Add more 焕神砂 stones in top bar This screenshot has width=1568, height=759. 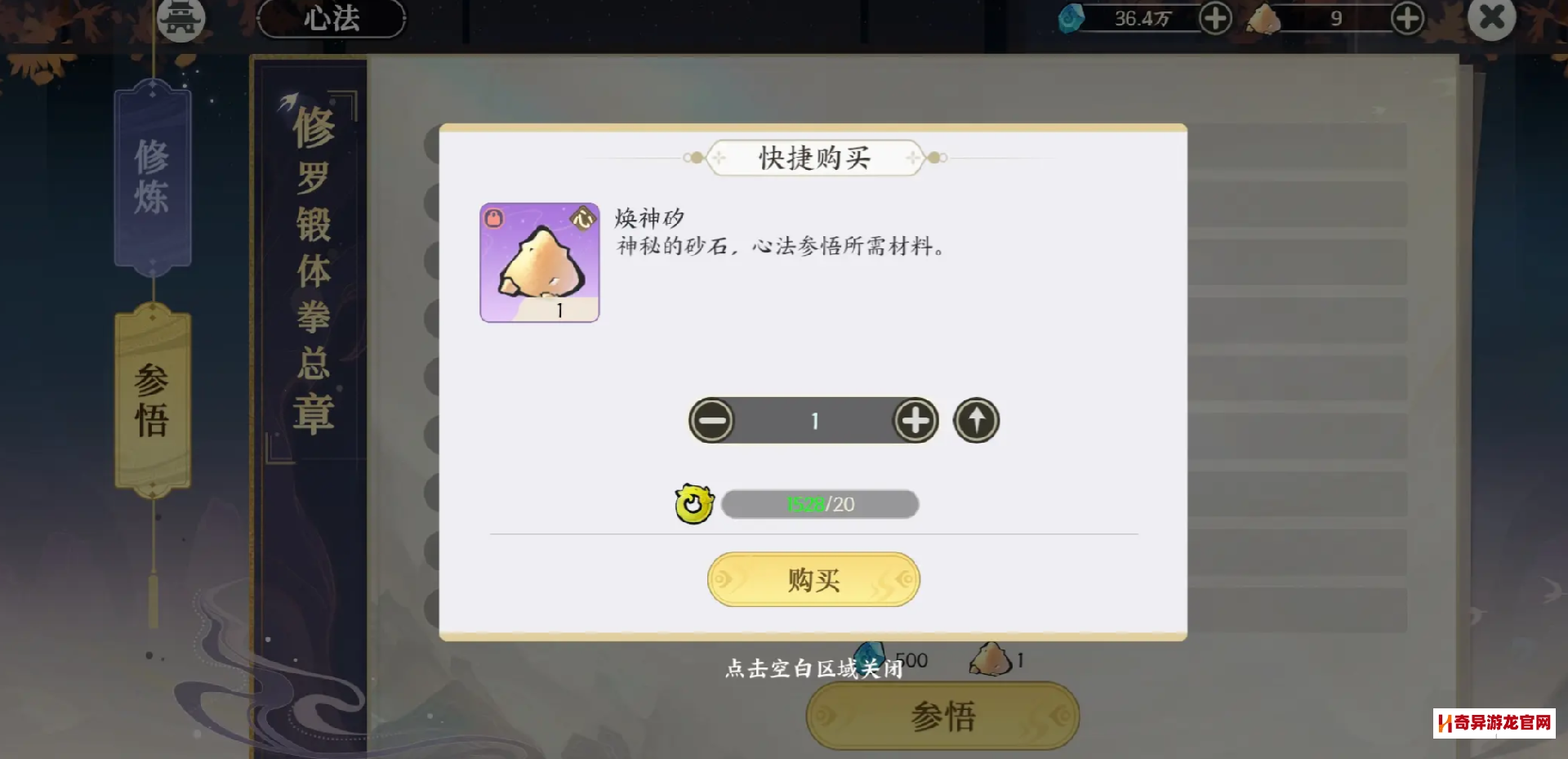tap(1407, 18)
